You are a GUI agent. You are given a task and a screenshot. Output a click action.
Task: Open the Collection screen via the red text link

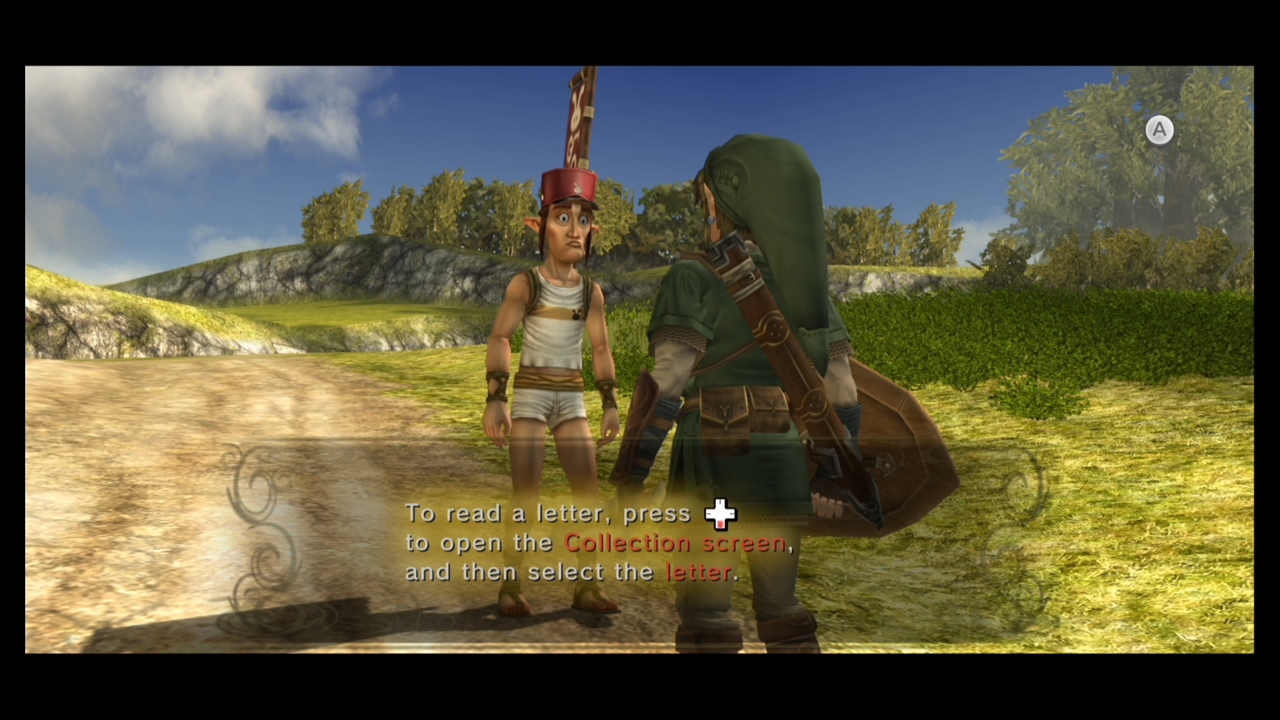coord(677,543)
